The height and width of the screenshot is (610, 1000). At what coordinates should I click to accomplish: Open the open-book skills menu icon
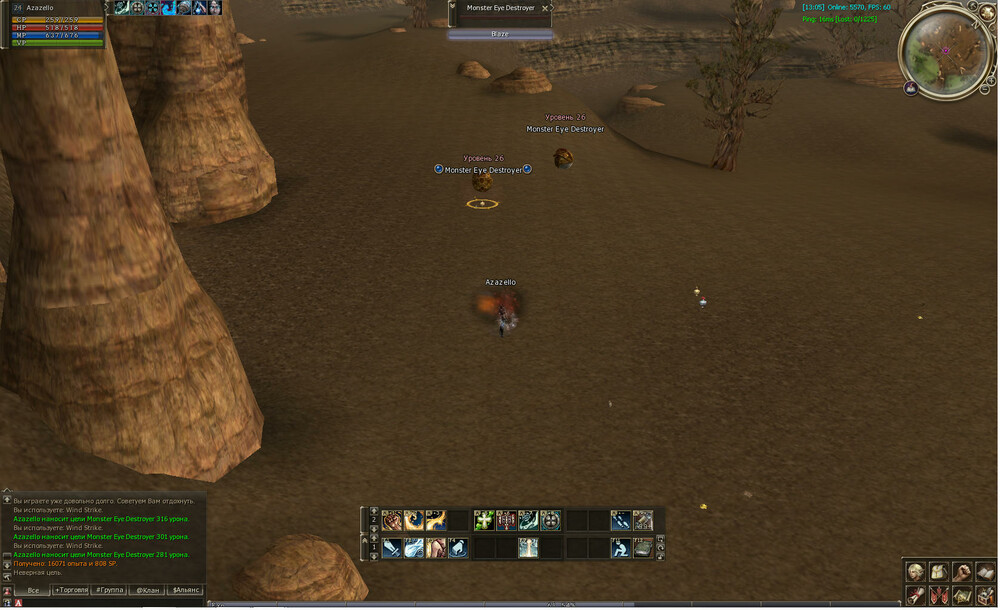pos(985,572)
